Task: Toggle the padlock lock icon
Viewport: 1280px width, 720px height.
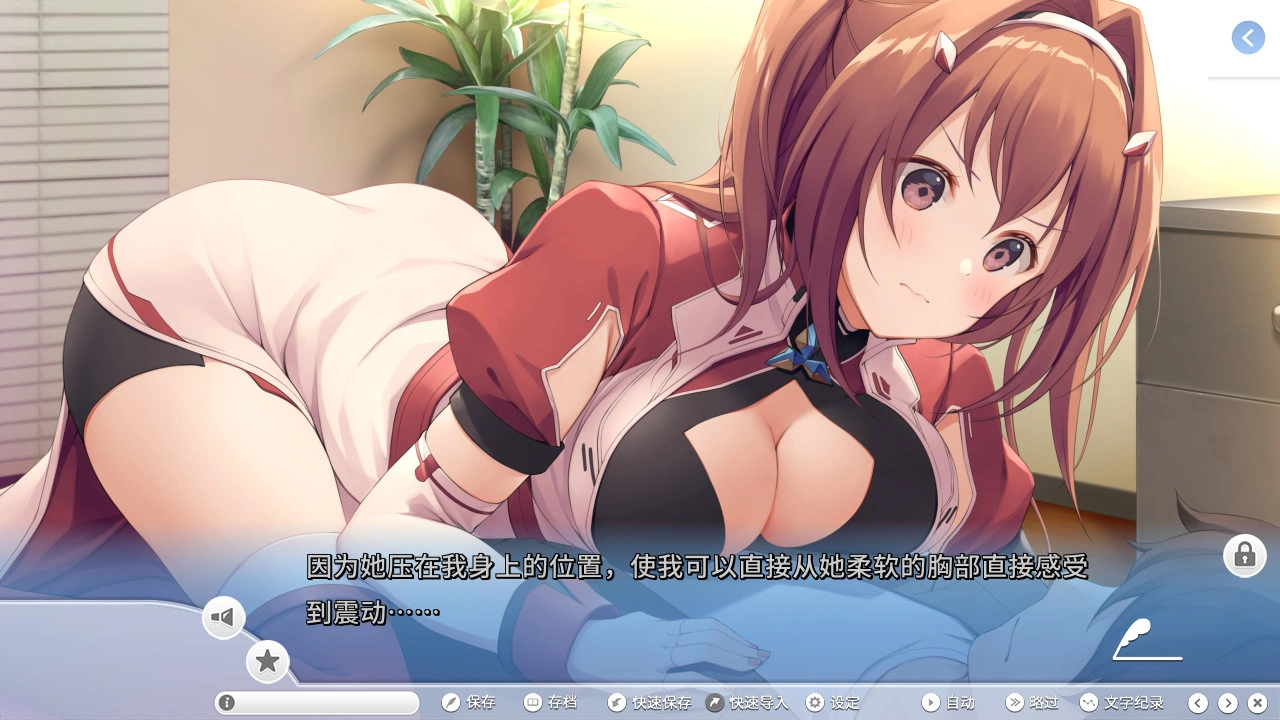Action: click(x=1244, y=554)
